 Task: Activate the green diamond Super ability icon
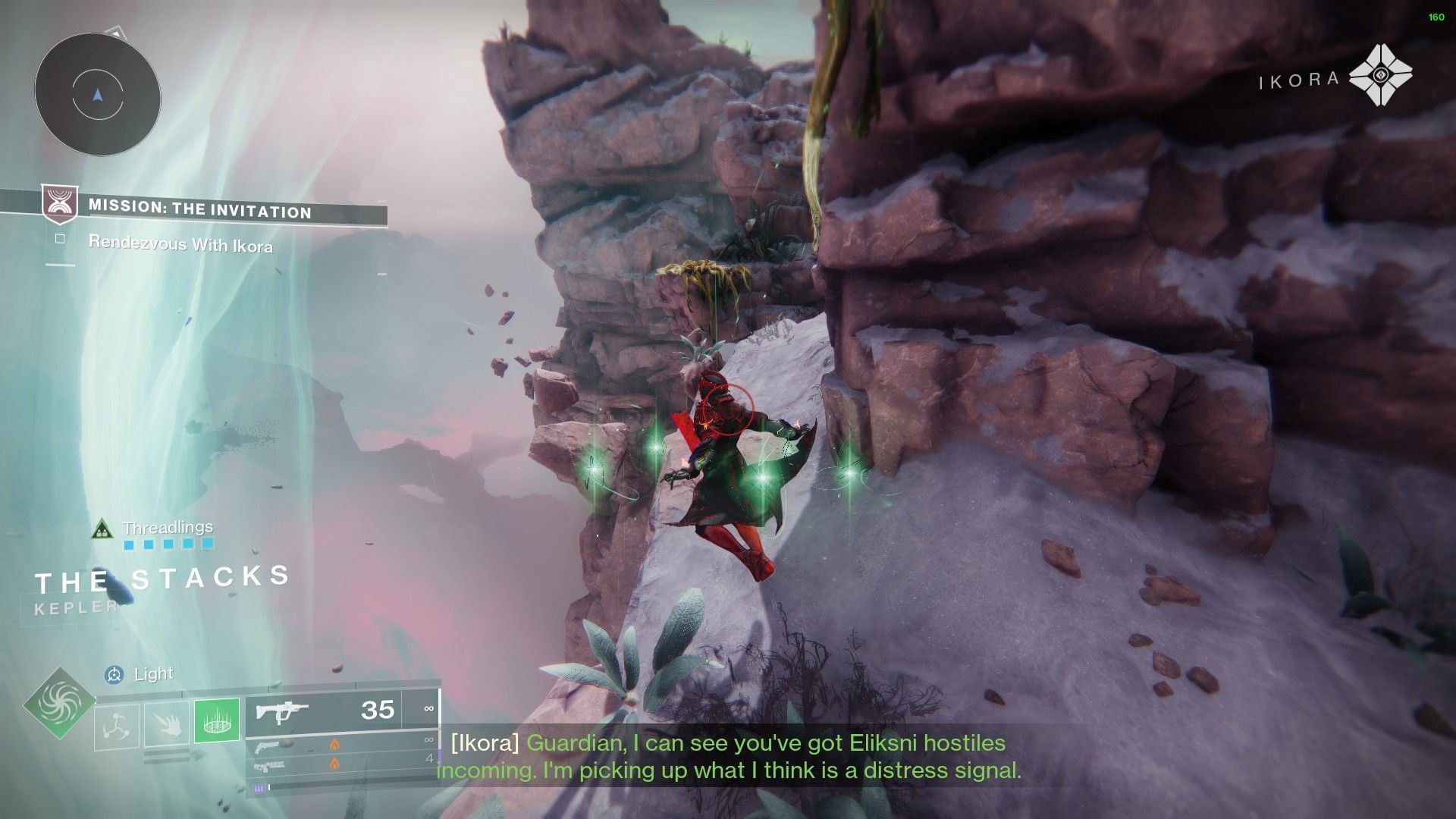pyautogui.click(x=58, y=705)
